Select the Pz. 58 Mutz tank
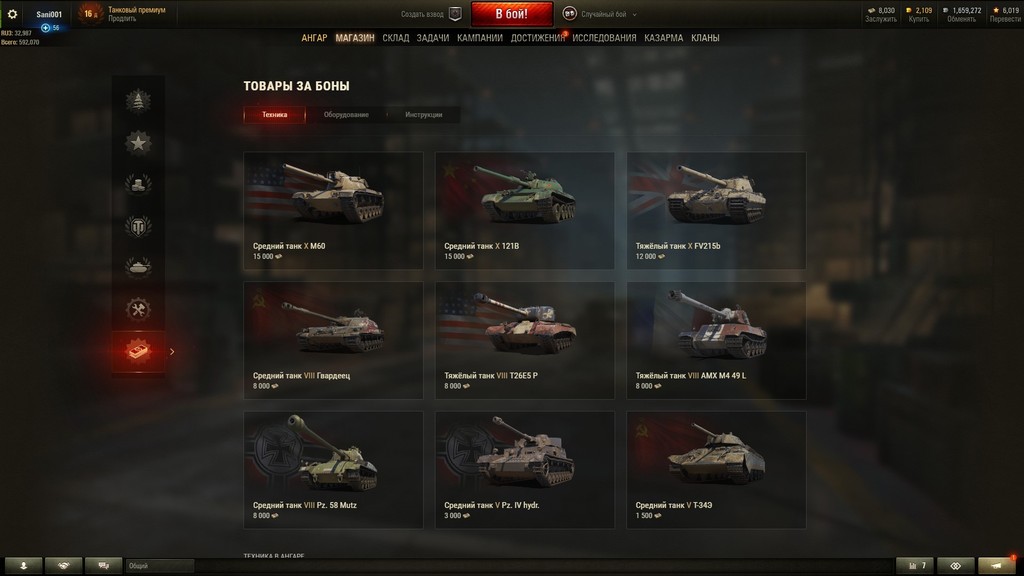Image resolution: width=1024 pixels, height=576 pixels. [x=333, y=470]
